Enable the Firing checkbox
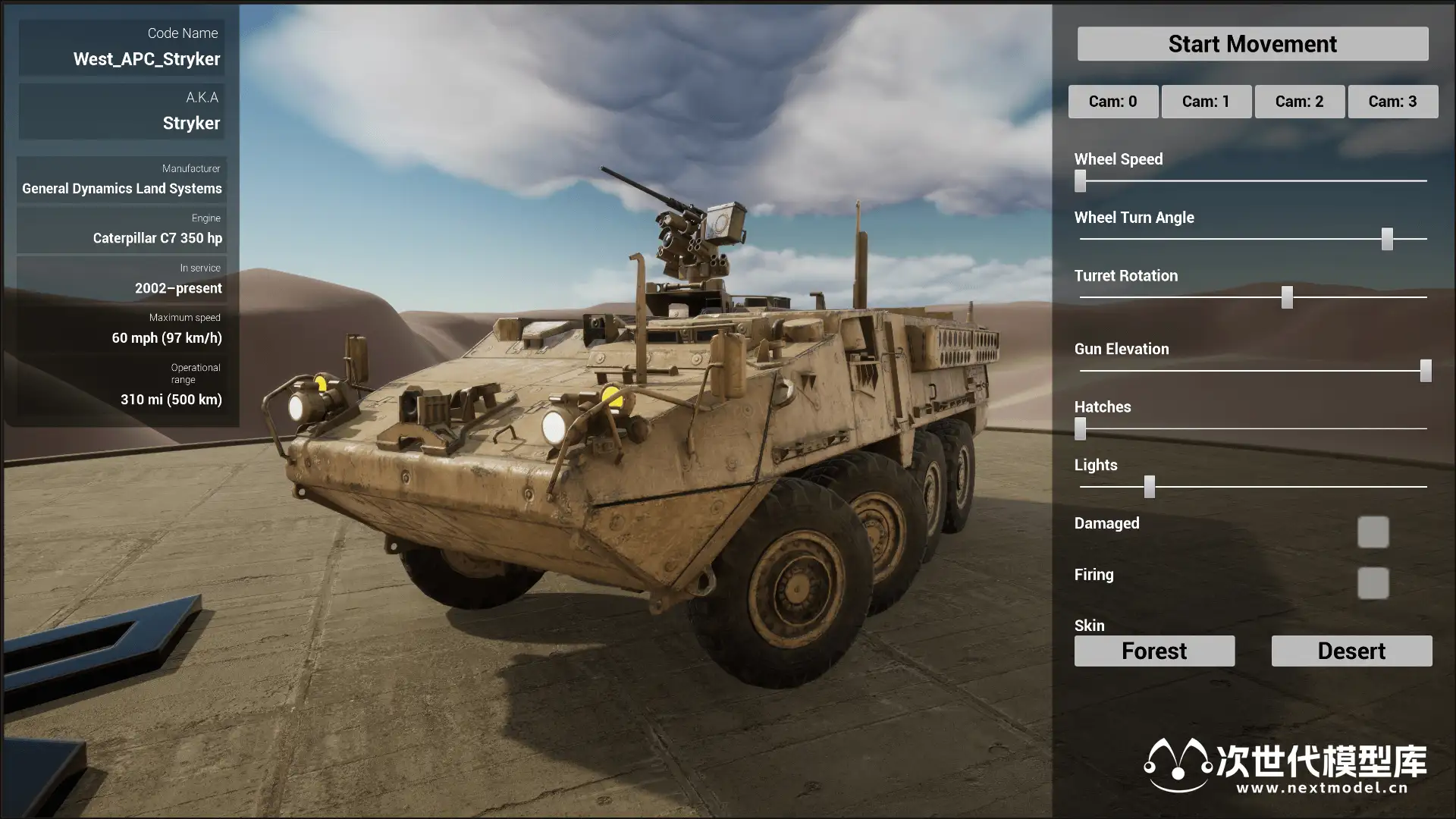Image resolution: width=1456 pixels, height=819 pixels. pos(1373,583)
